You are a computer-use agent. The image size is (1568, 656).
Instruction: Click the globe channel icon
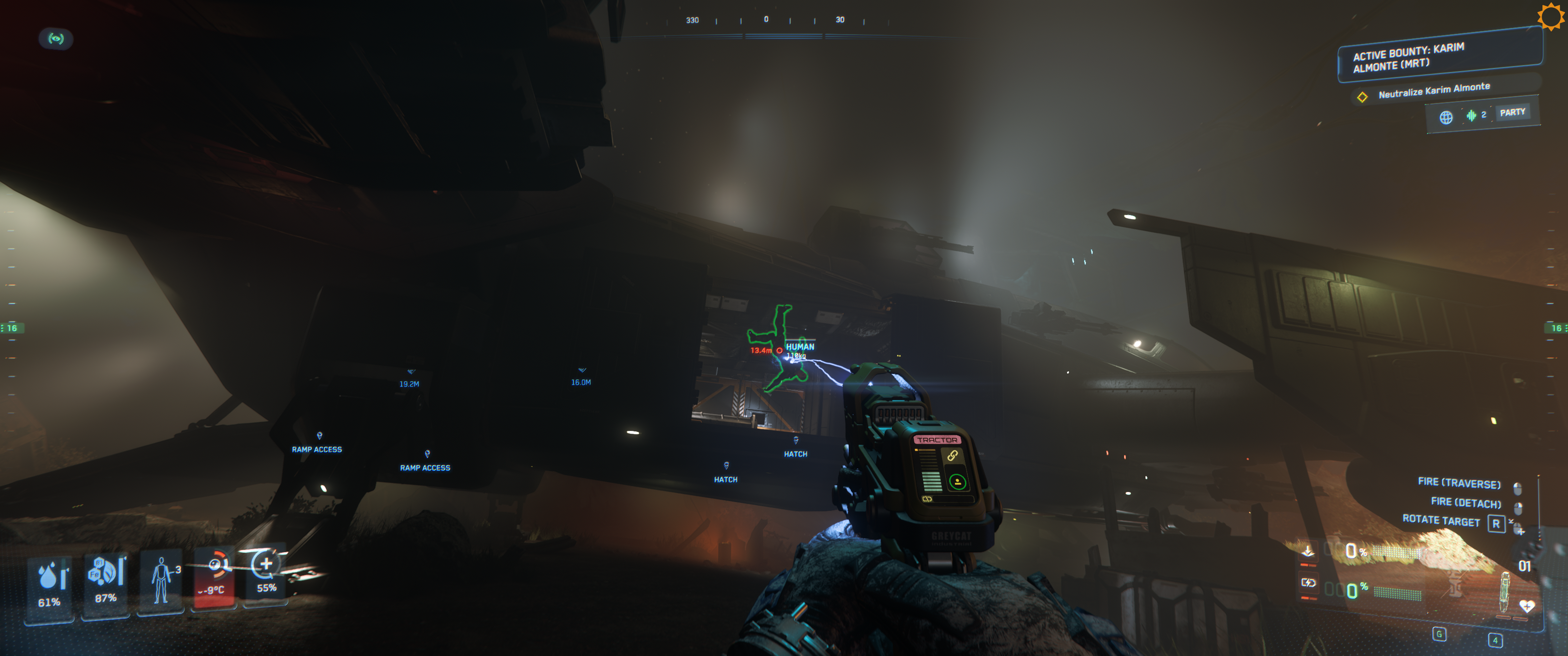click(1446, 117)
